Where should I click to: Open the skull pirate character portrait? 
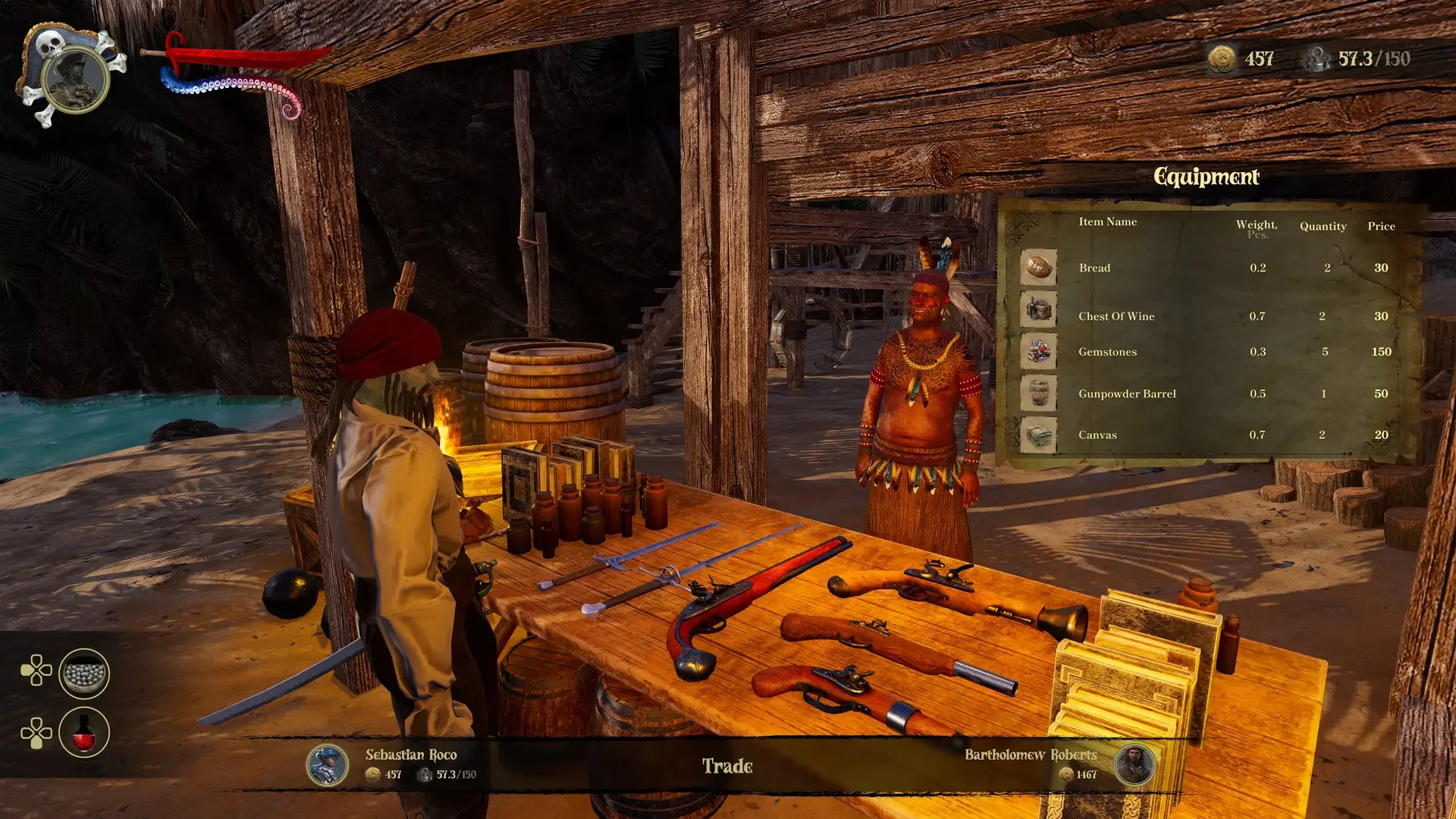pyautogui.click(x=74, y=77)
